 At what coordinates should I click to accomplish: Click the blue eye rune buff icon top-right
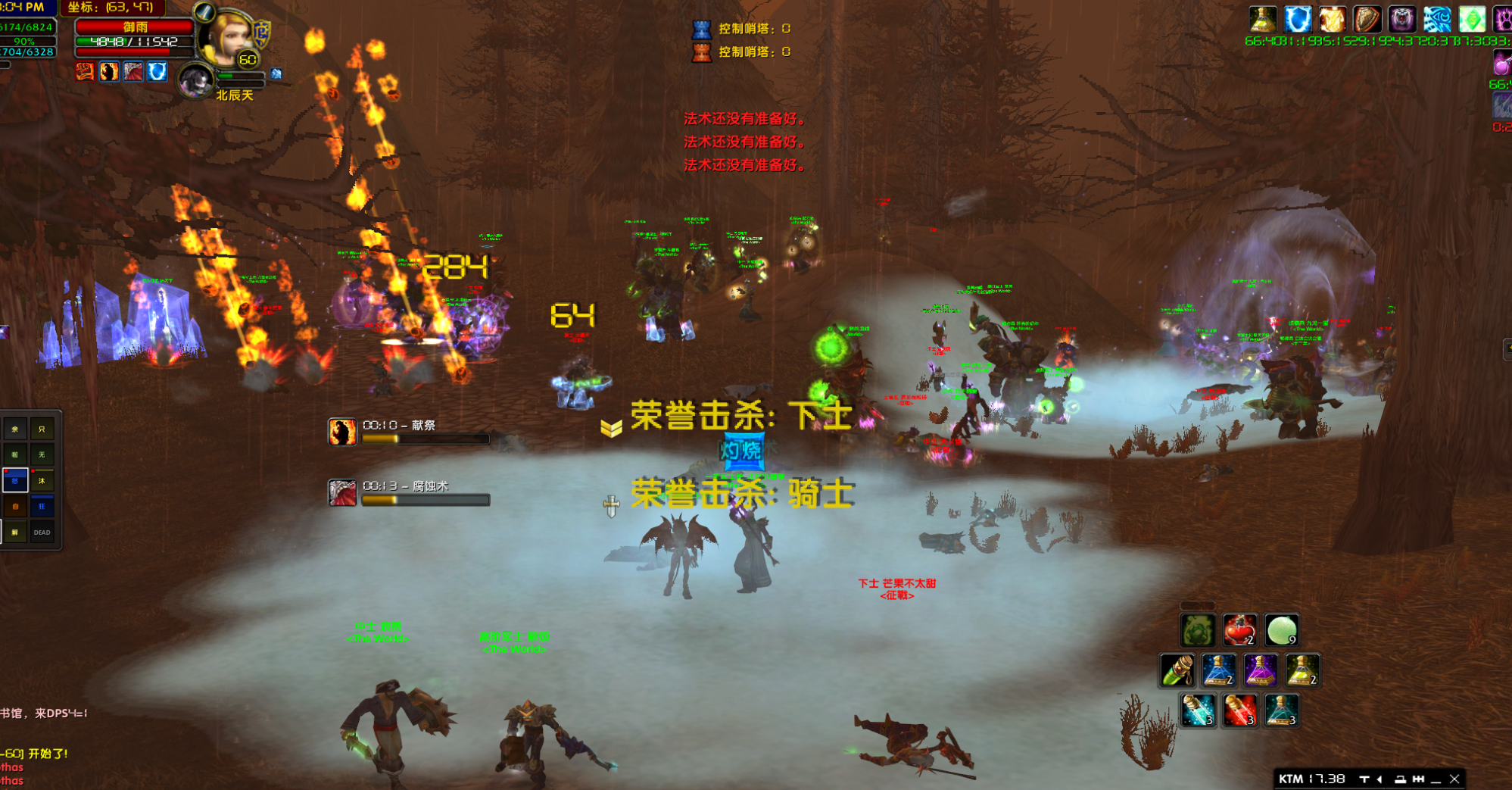click(1437, 20)
